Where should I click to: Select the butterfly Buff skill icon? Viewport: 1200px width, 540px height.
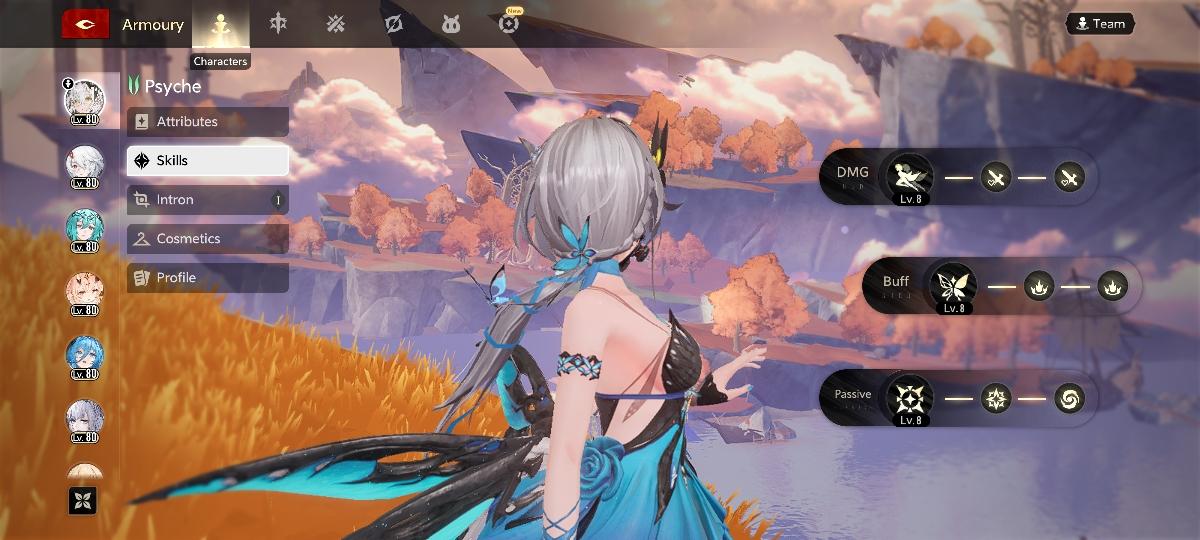[953, 287]
